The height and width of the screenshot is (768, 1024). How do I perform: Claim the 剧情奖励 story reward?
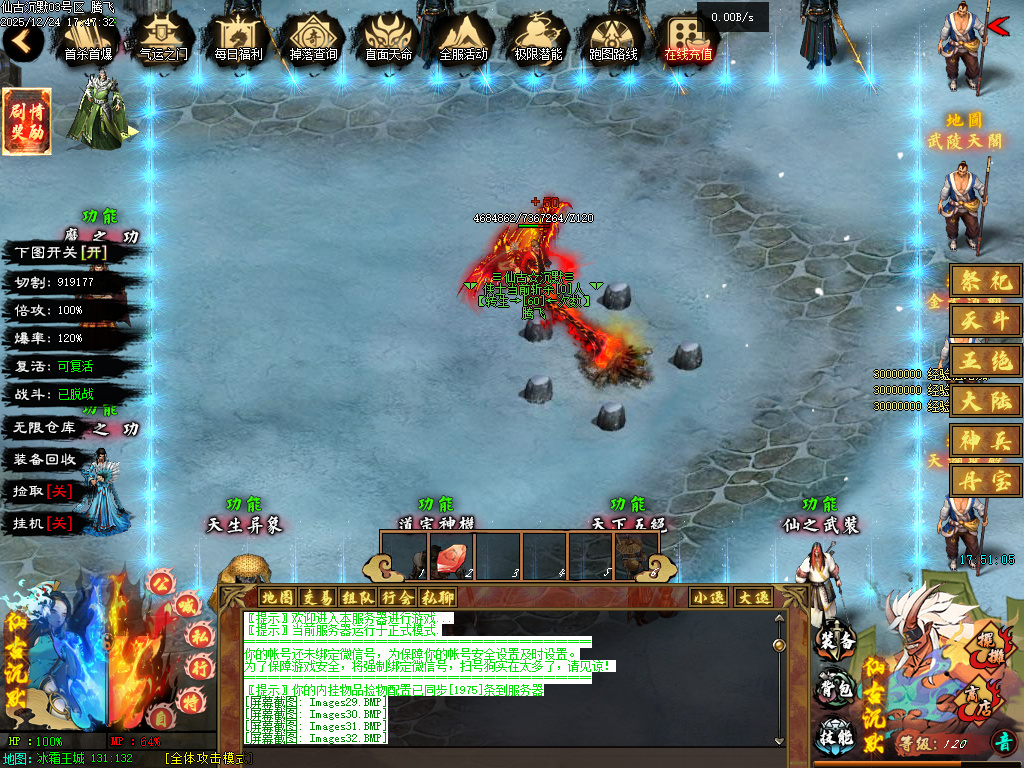pyautogui.click(x=27, y=122)
